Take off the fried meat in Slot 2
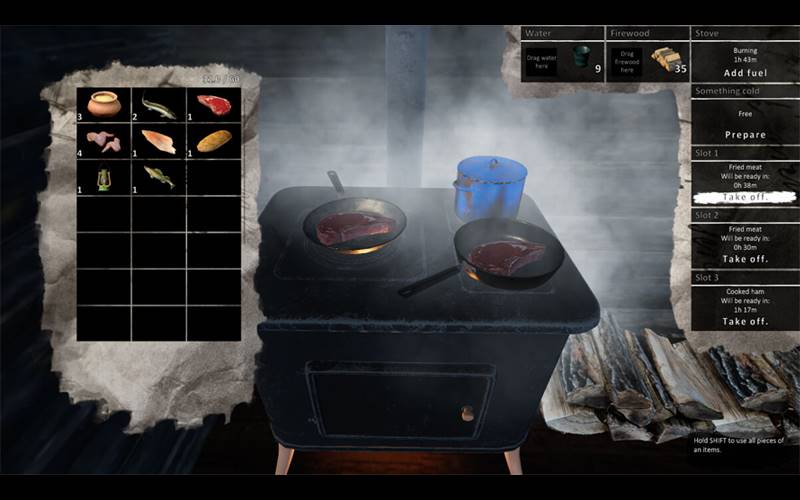The image size is (800, 500). click(x=744, y=259)
